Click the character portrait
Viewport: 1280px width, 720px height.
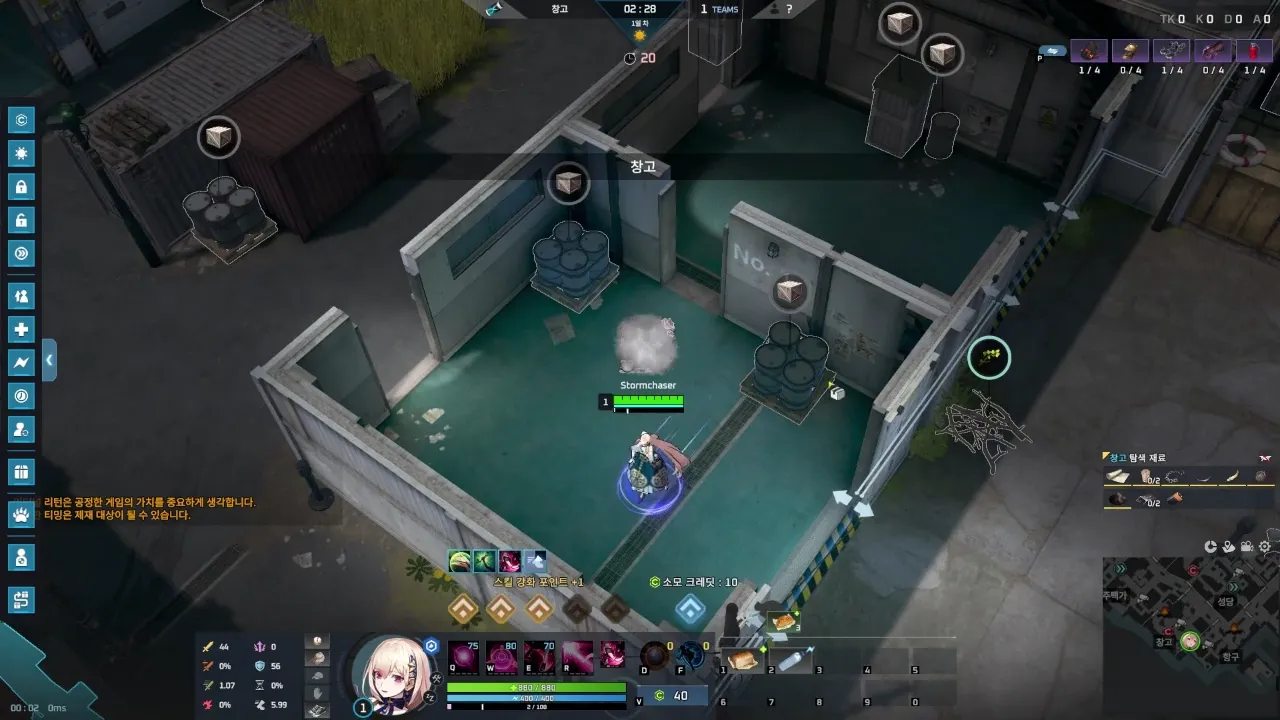coord(393,670)
